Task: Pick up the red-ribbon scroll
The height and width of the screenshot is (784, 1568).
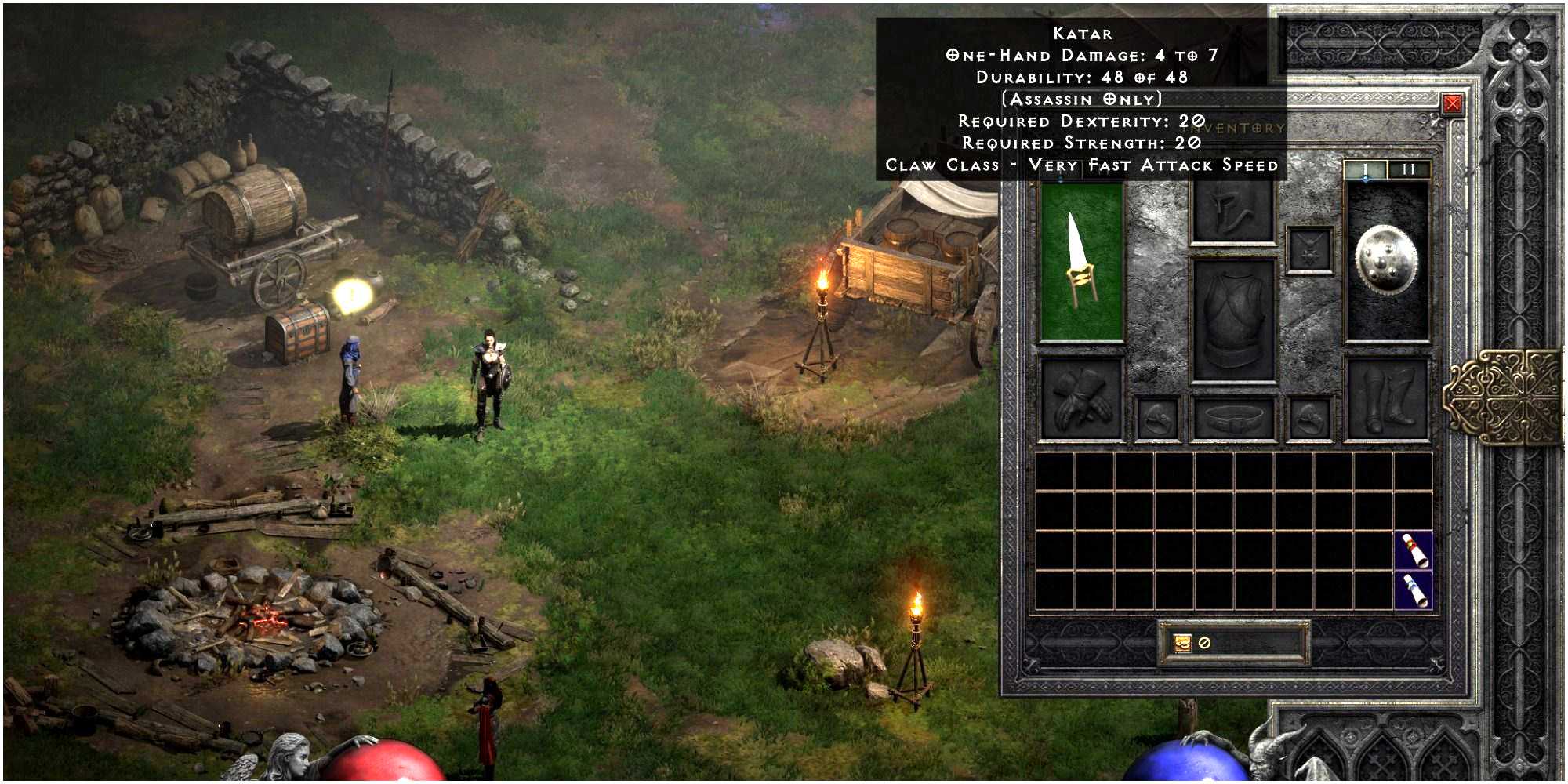Action: click(x=1414, y=550)
